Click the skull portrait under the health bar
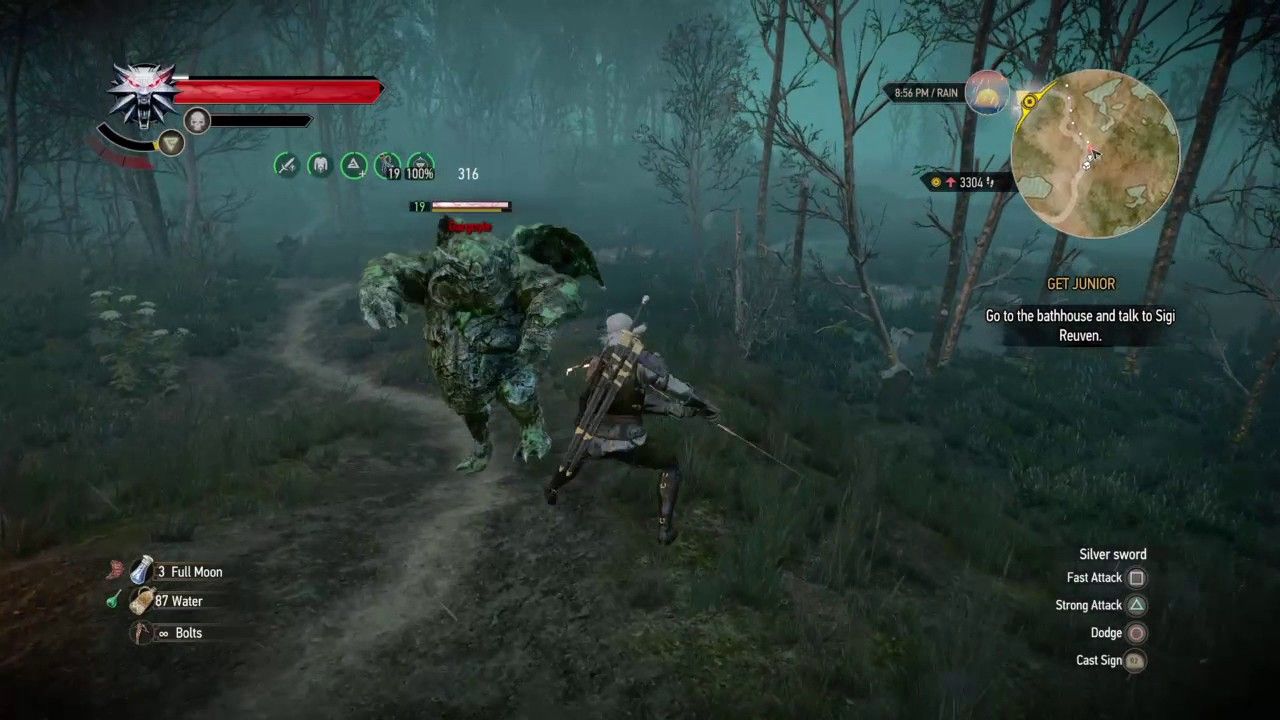This screenshot has width=1280, height=720. click(x=197, y=120)
